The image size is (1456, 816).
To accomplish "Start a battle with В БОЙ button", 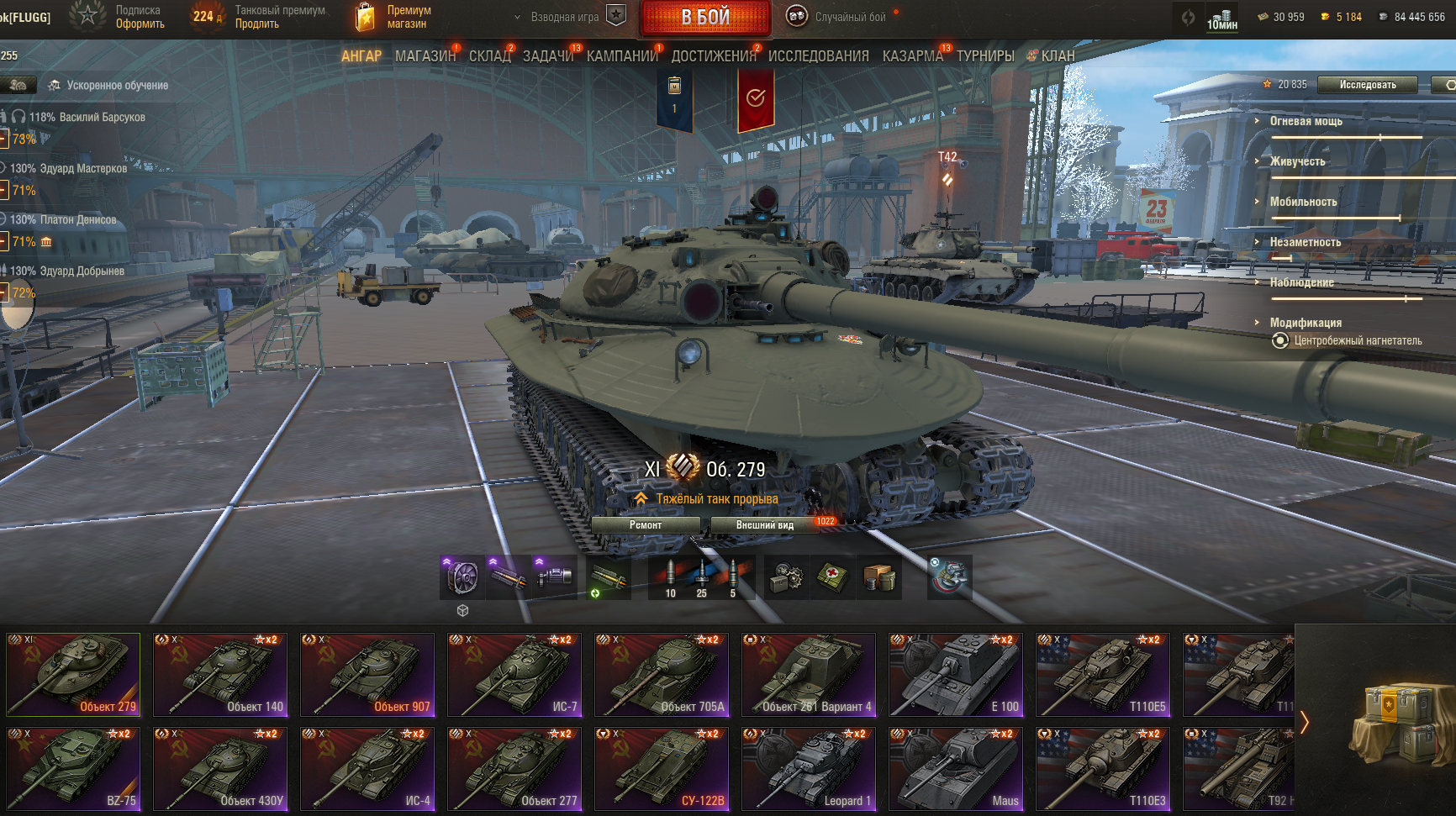I will tap(705, 18).
